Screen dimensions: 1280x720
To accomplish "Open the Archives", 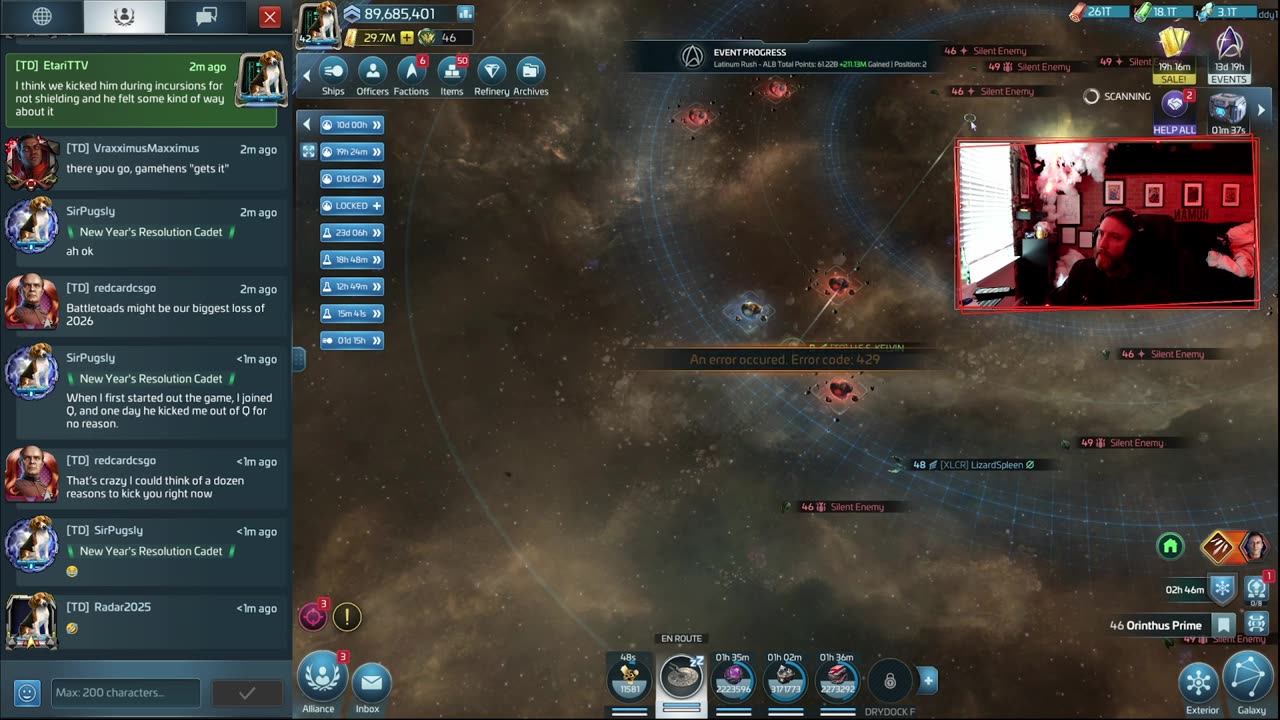I will click(530, 75).
